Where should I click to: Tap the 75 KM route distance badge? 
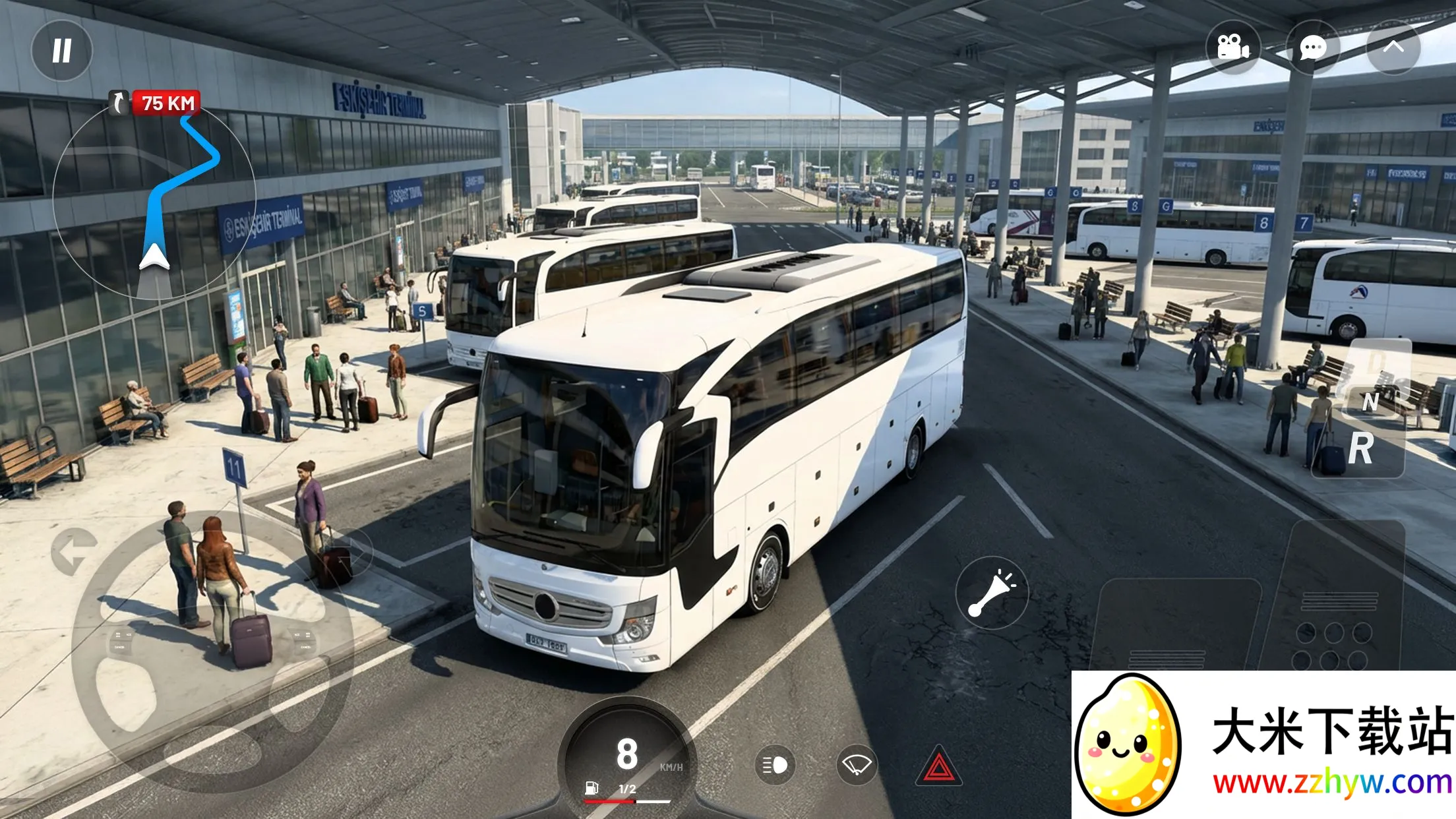pos(166,103)
